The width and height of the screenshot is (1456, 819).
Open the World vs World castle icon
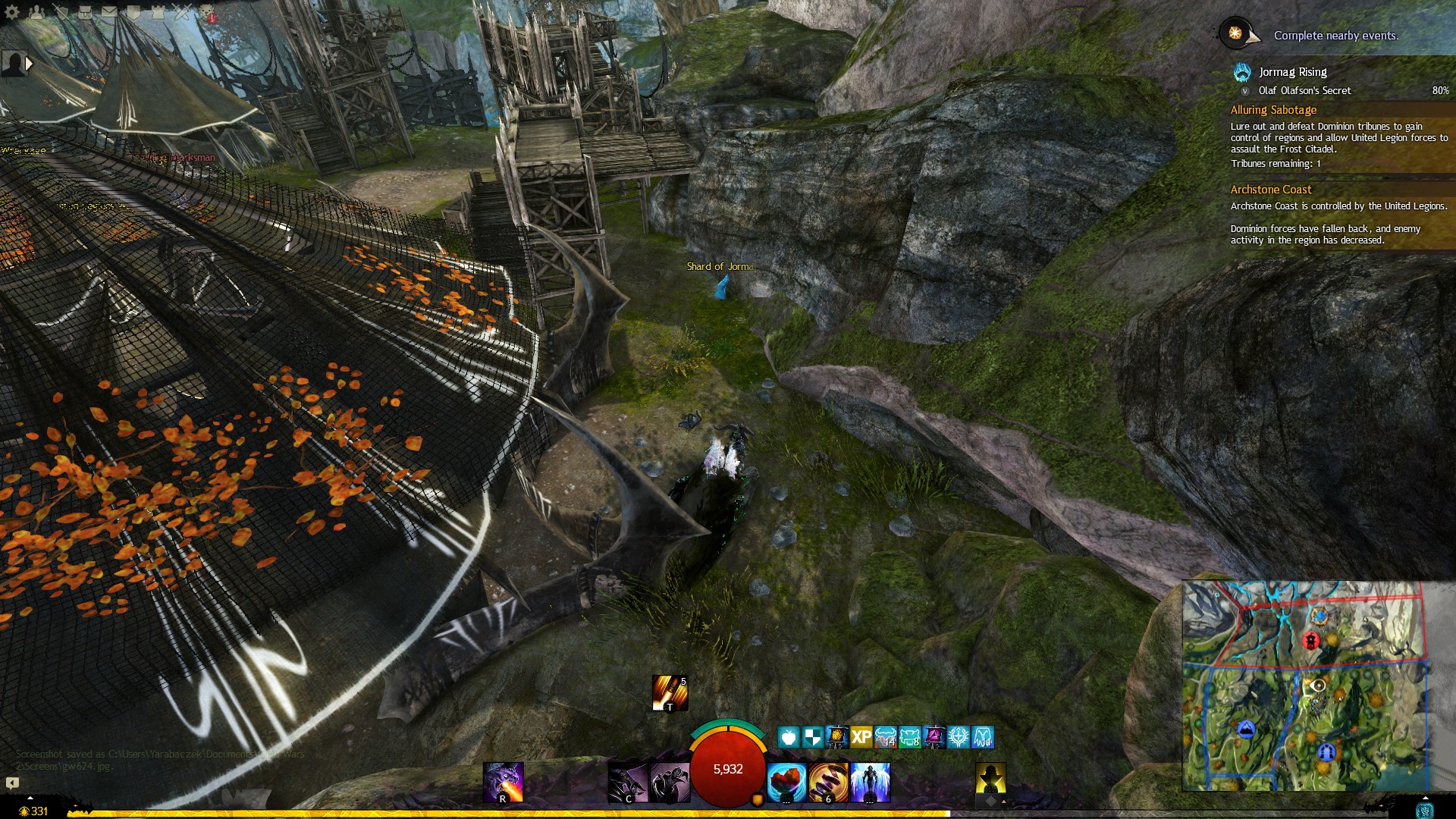click(158, 12)
